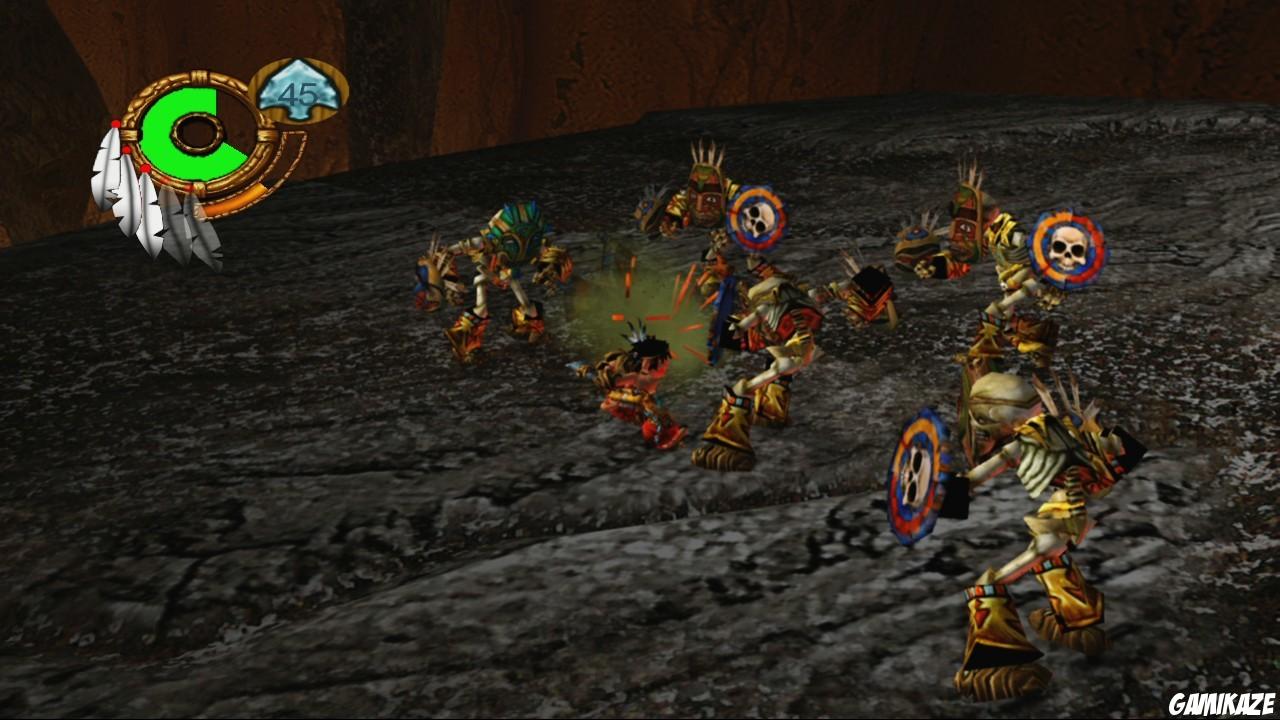Click the red bead on the lowest feather
1280x720 pixels.
tap(144, 168)
